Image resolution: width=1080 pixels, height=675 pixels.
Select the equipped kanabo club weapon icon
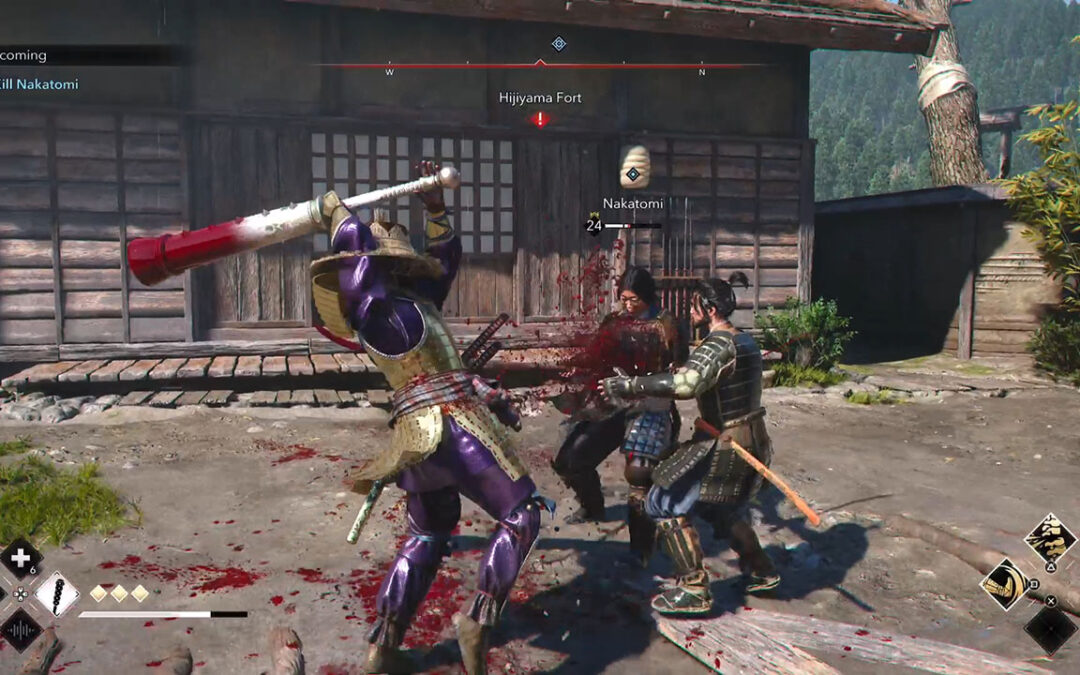(x=57, y=594)
